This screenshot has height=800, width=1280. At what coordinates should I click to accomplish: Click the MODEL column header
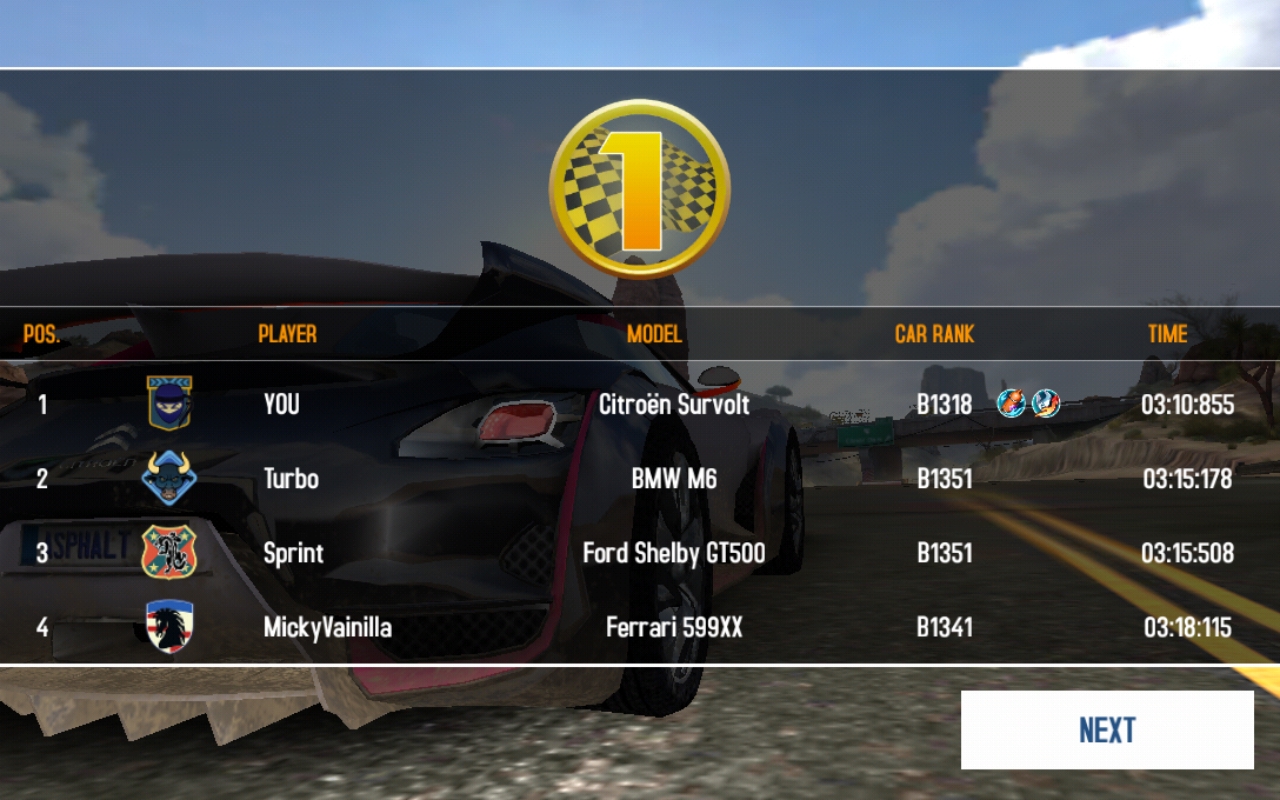coord(653,334)
